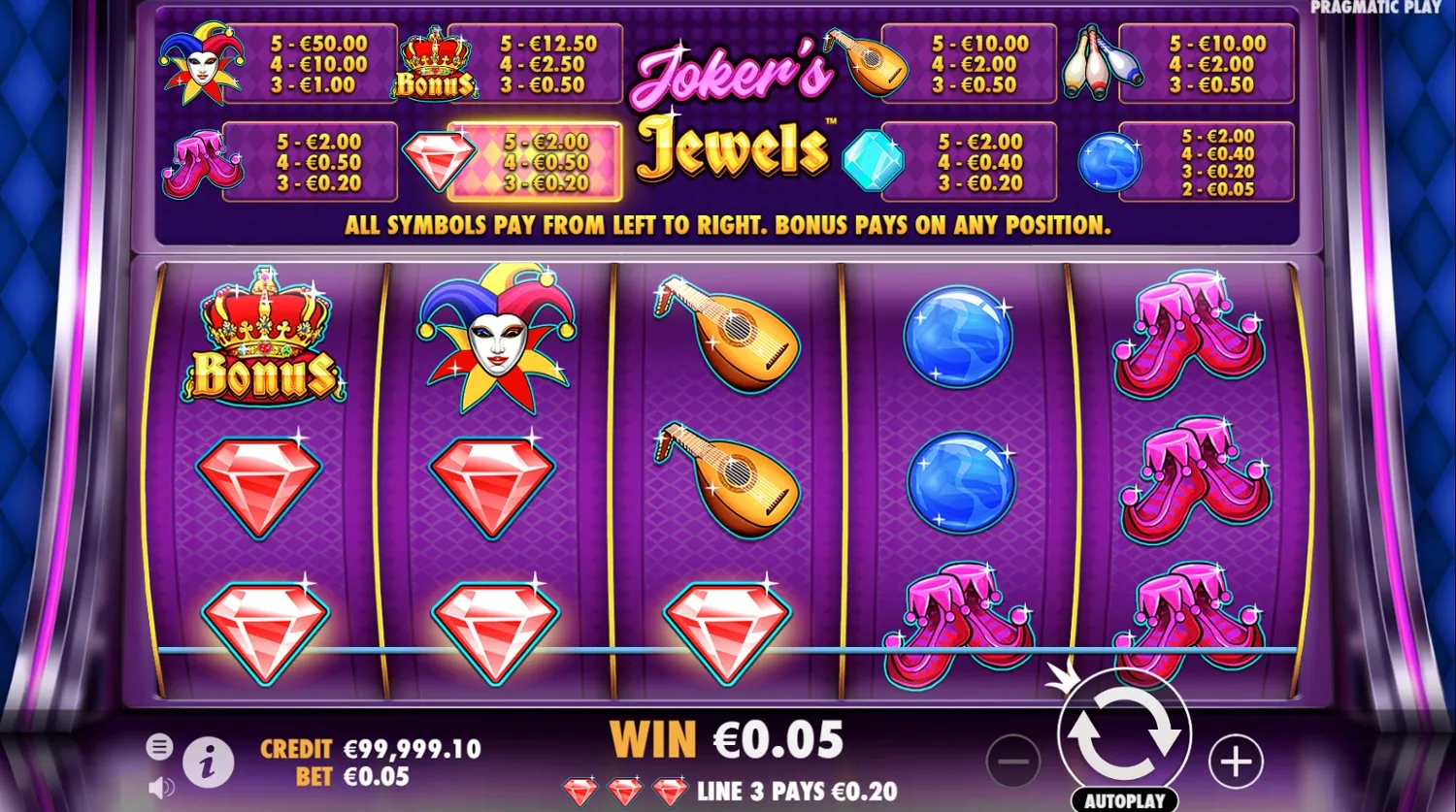Screen dimensions: 1456x812
Task: Click the WIN €0.05 display
Action: [726, 739]
